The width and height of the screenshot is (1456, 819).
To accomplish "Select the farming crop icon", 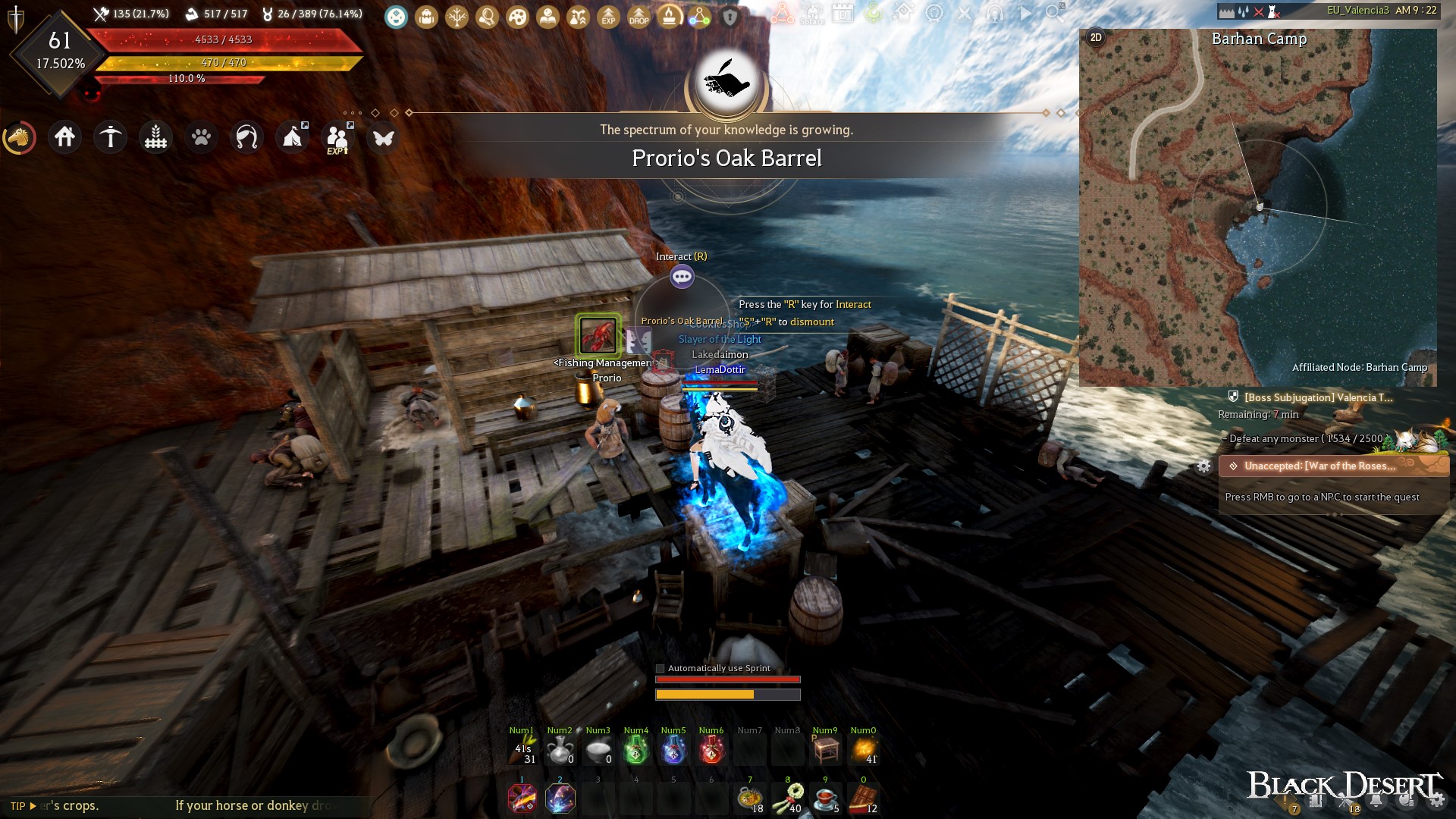I will coord(155,137).
